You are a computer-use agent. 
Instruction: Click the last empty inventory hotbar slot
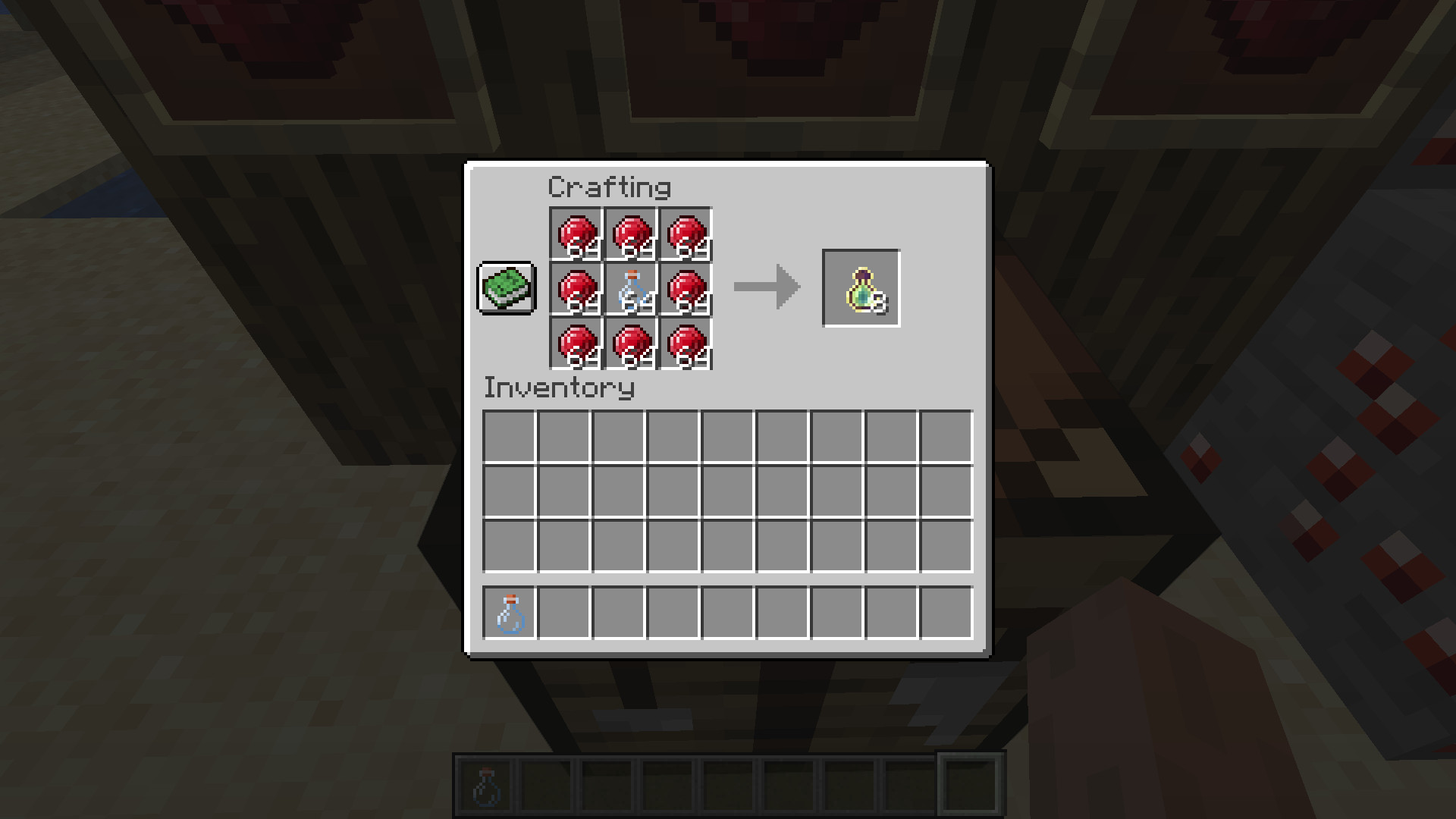click(946, 614)
